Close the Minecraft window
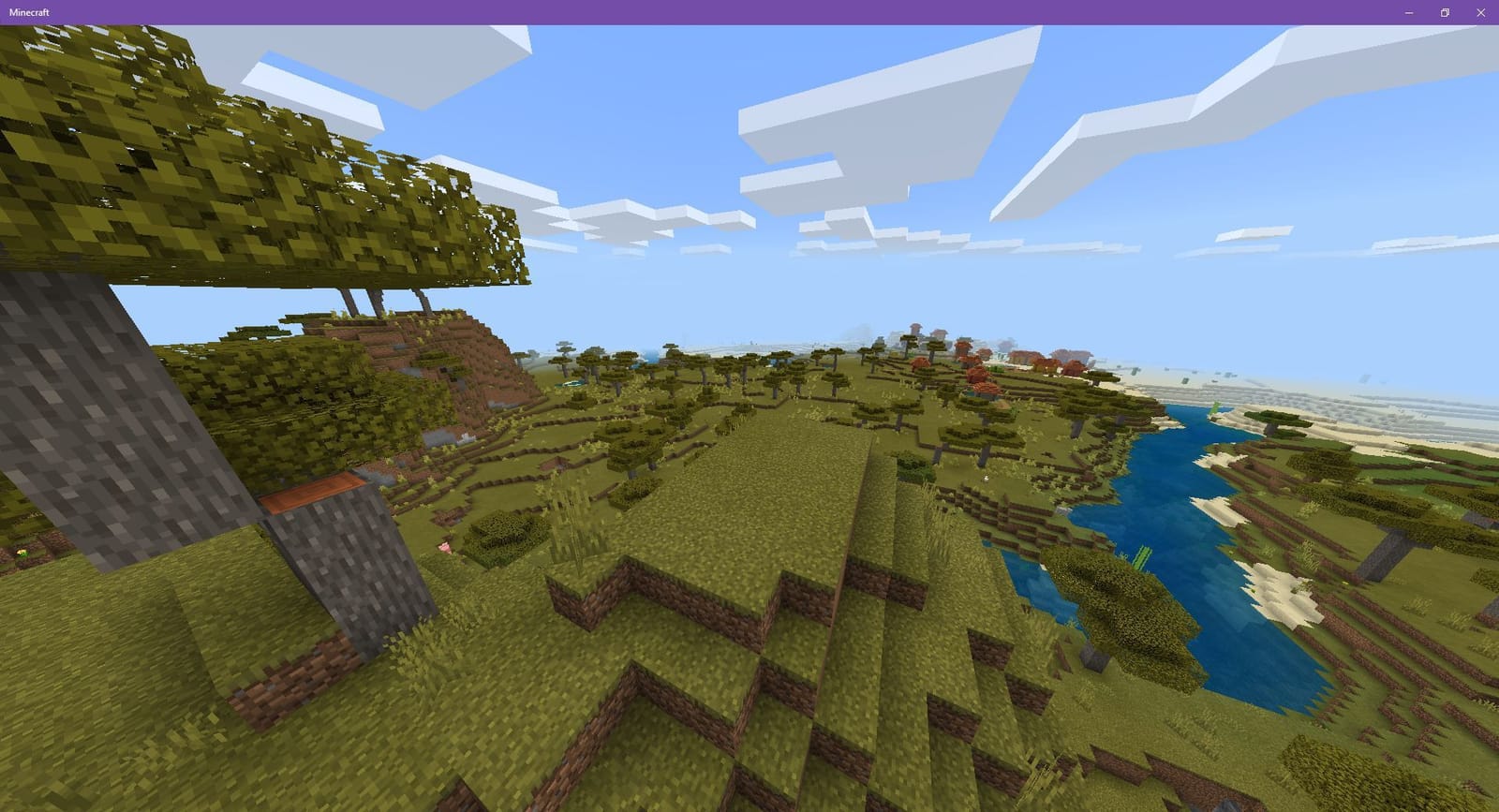This screenshot has height=812, width=1499. coord(1480,13)
